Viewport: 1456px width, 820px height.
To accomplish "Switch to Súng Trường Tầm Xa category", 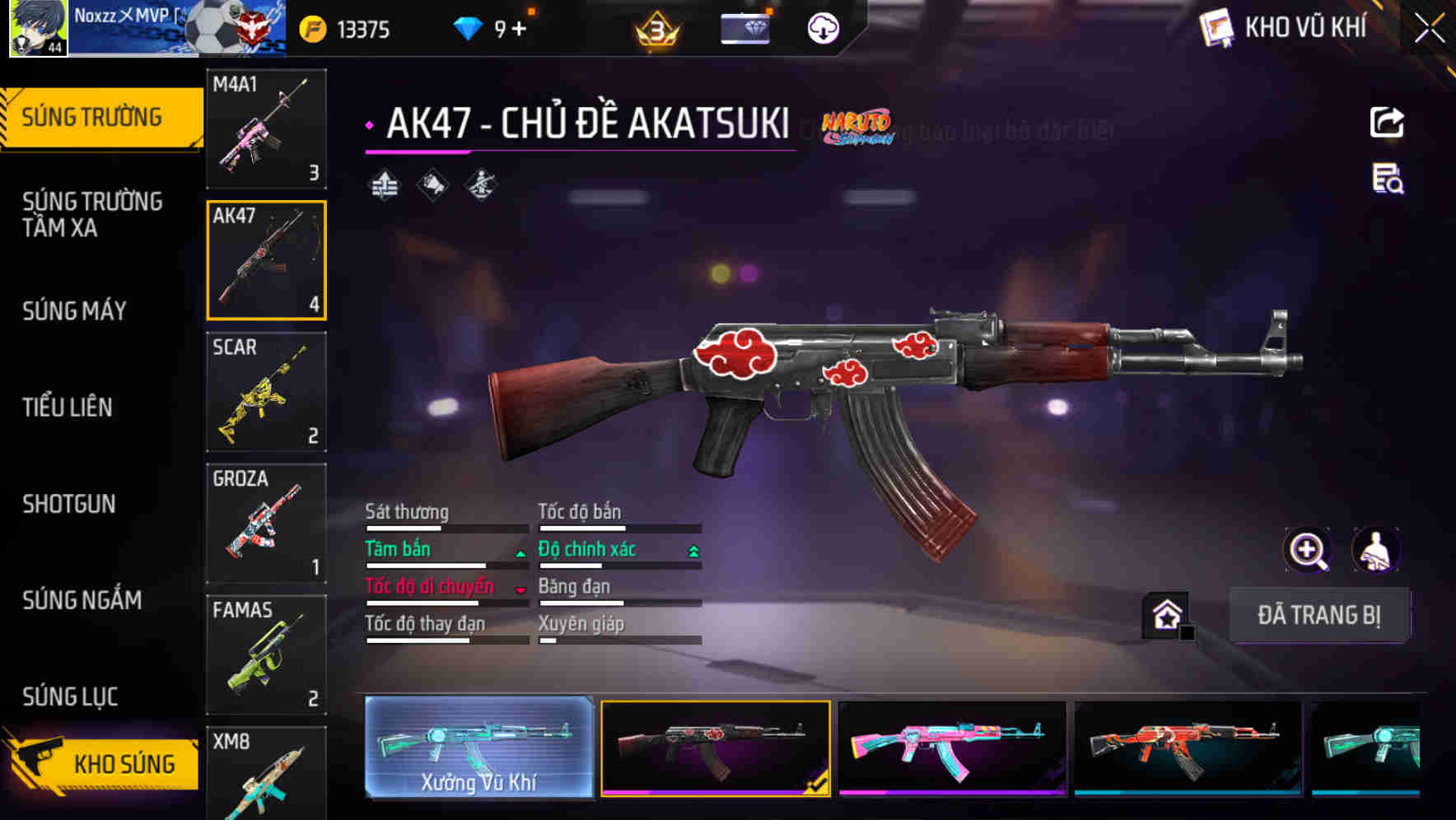I will coord(92,214).
